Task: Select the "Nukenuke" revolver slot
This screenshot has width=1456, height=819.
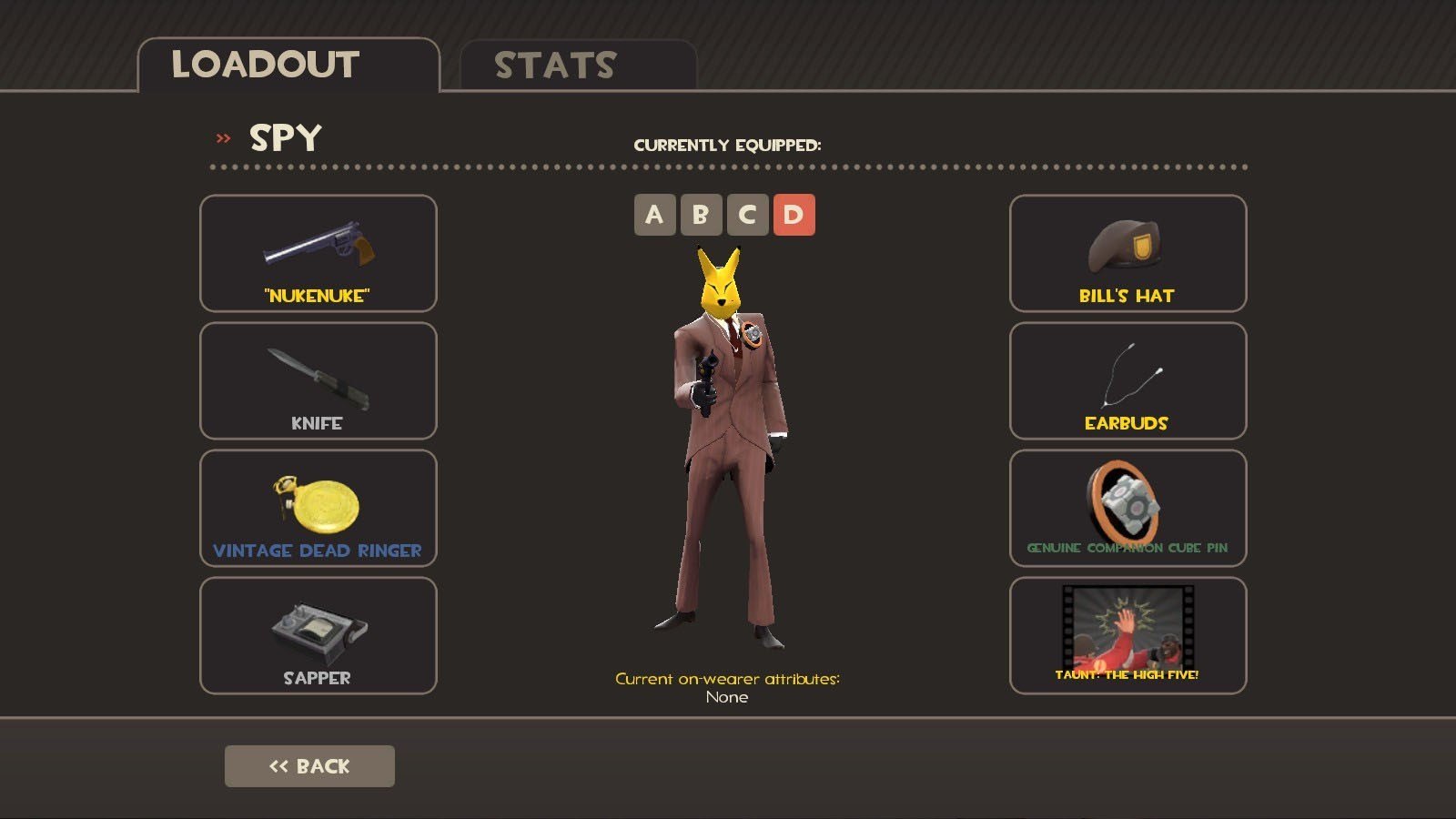Action: tap(318, 254)
